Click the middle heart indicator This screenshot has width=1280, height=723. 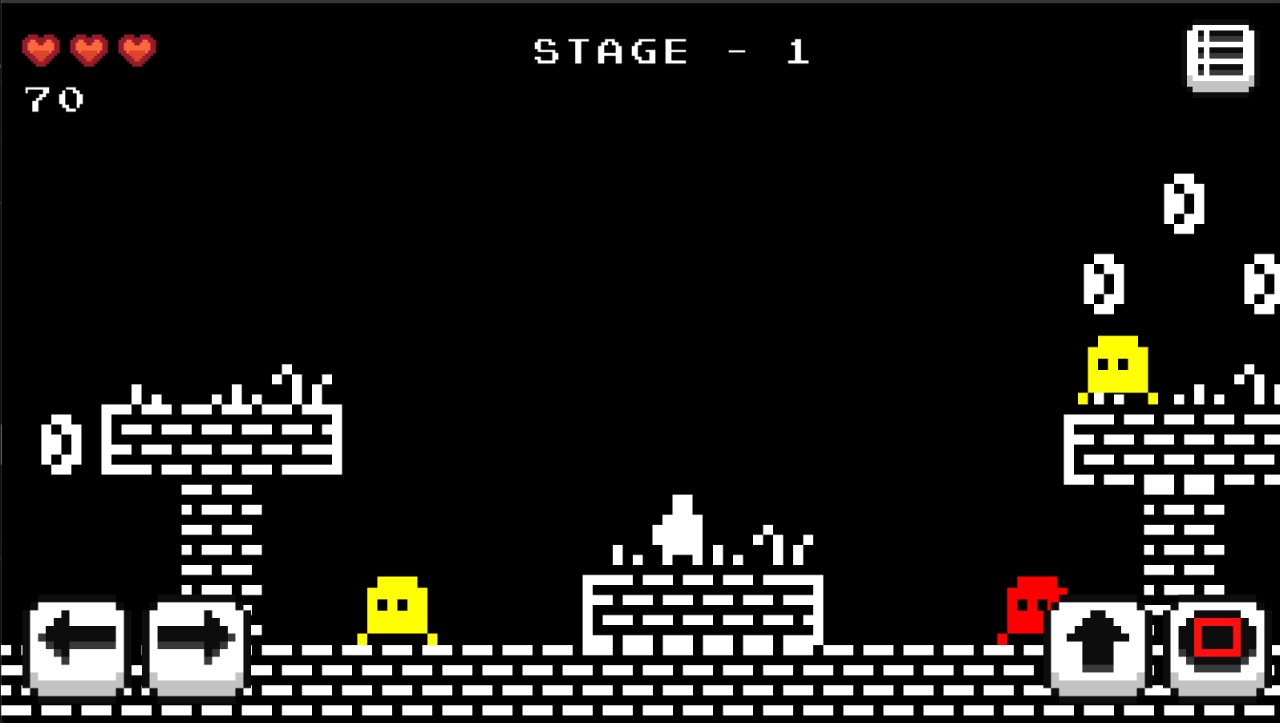pyautogui.click(x=87, y=50)
